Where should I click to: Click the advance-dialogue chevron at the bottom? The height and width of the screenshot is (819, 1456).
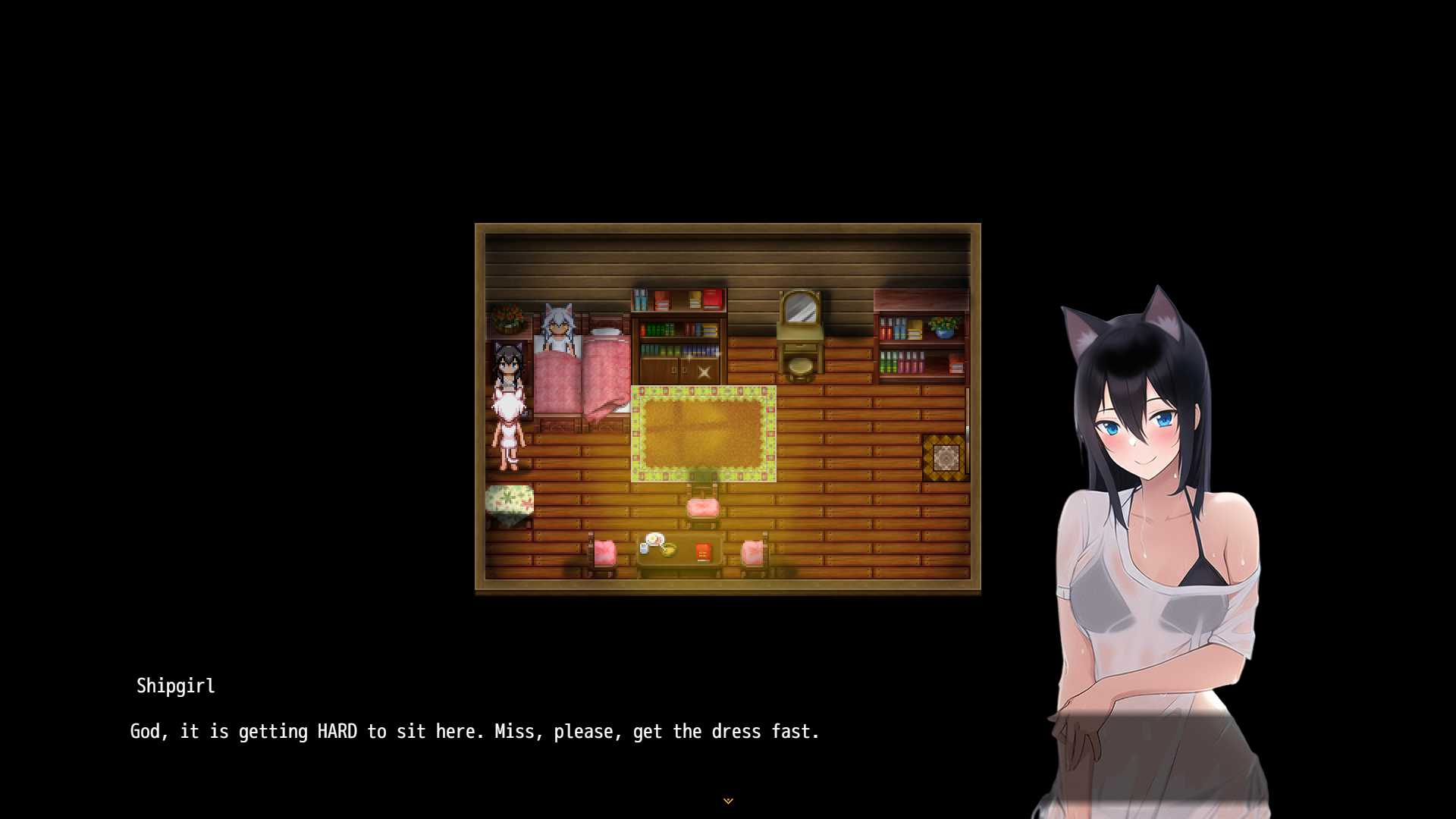pos(728,800)
